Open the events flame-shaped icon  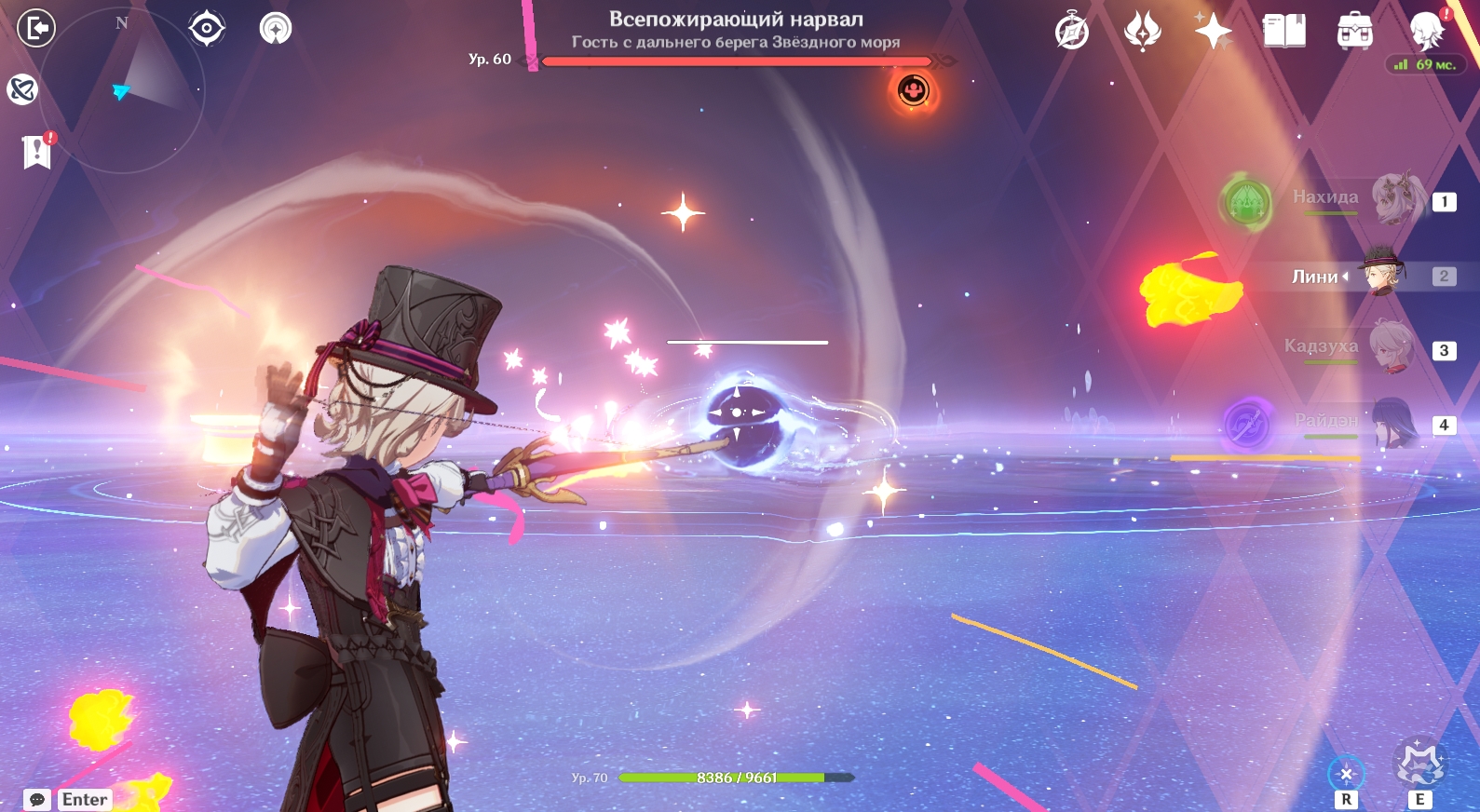point(1143,31)
